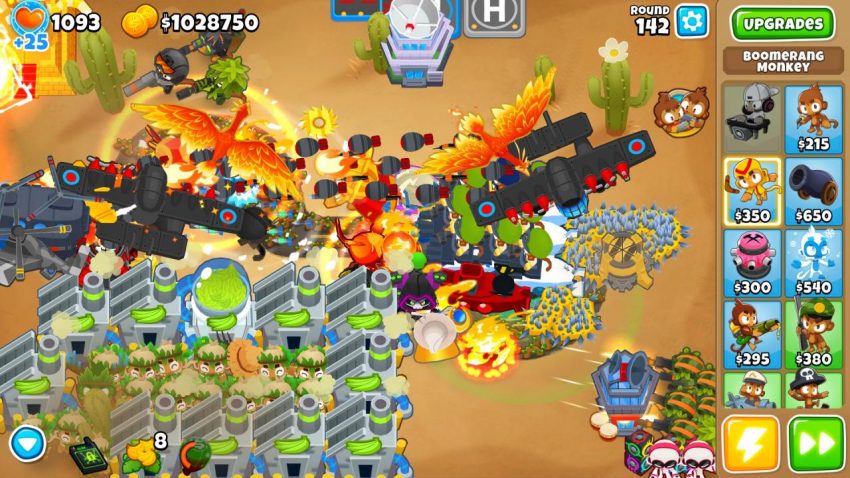Choose the Boomerang Monkey tower for $350
This screenshot has height=478, width=850.
click(750, 190)
